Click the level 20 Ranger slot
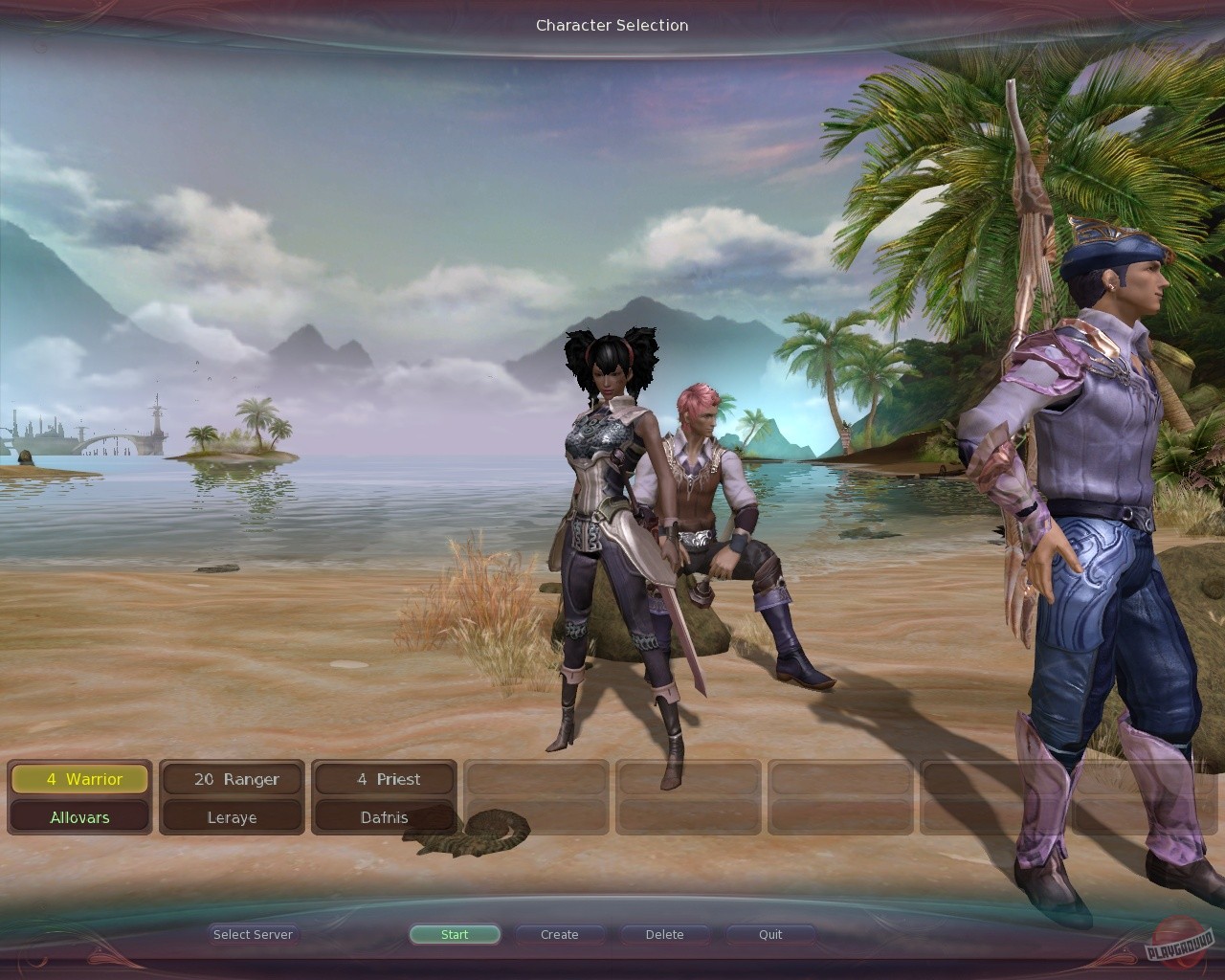This screenshot has width=1225, height=980. click(x=231, y=779)
